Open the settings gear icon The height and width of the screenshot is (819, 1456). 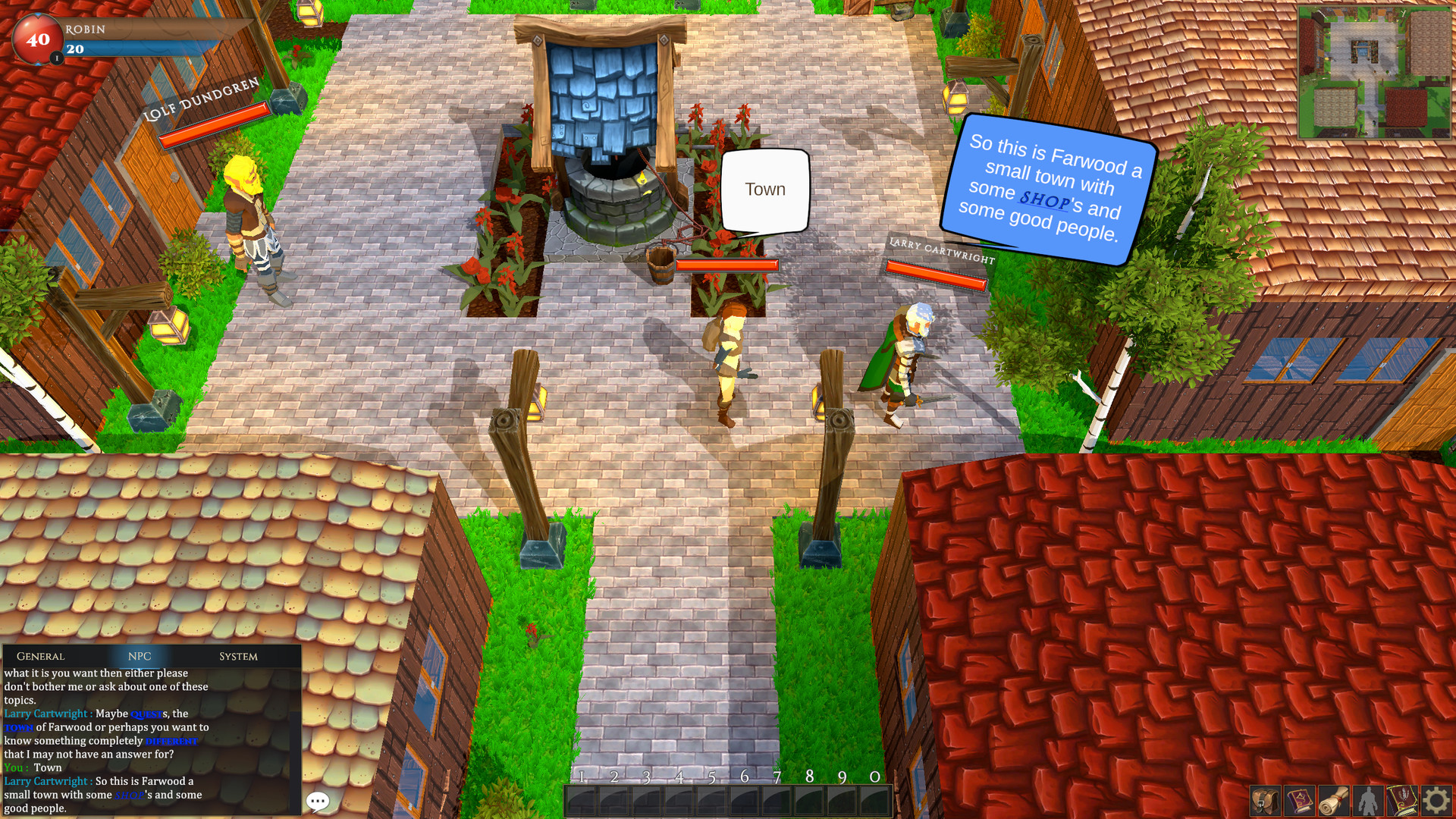coord(1438,800)
